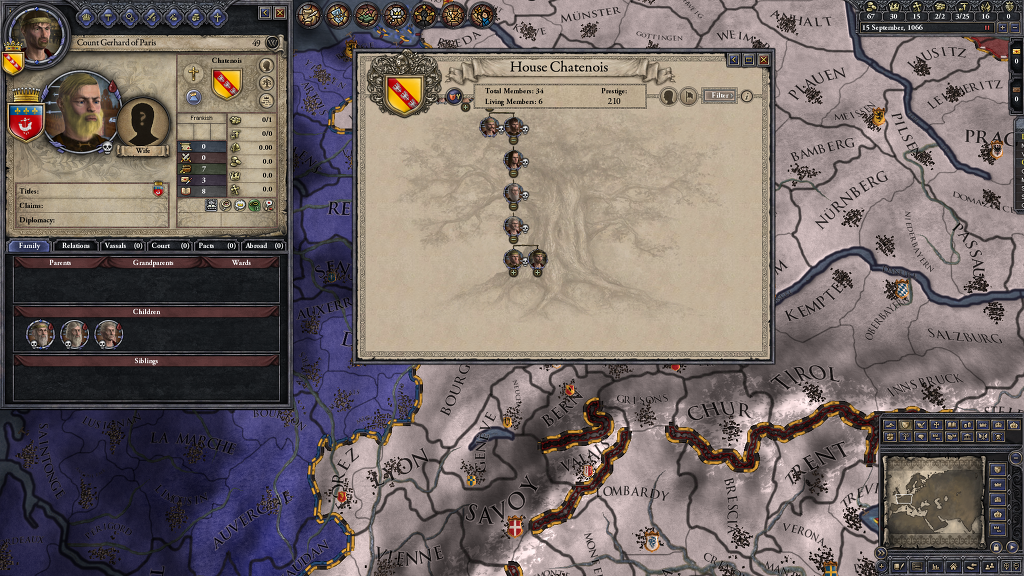
Task: Click the empty Wife portrait
Action: click(141, 122)
